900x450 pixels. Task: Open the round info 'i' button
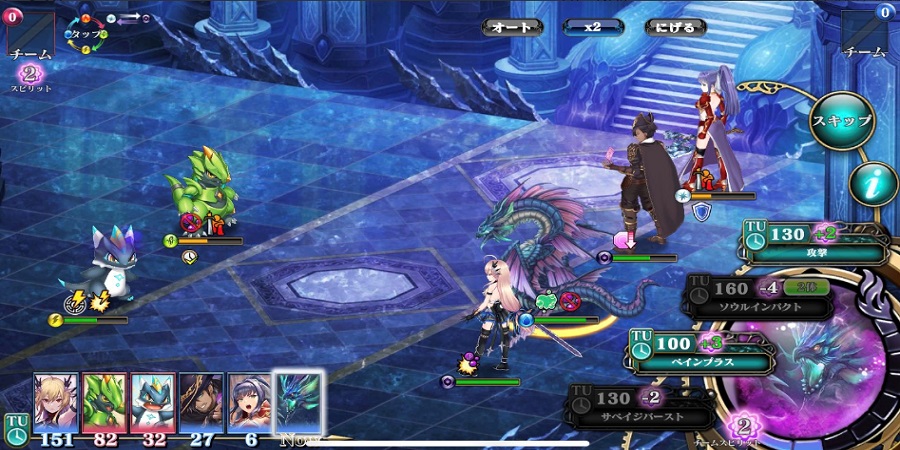[871, 184]
